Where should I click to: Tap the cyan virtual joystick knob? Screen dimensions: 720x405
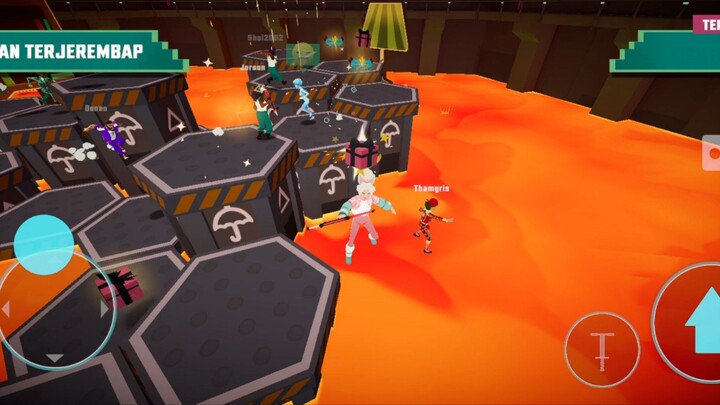pos(43,244)
